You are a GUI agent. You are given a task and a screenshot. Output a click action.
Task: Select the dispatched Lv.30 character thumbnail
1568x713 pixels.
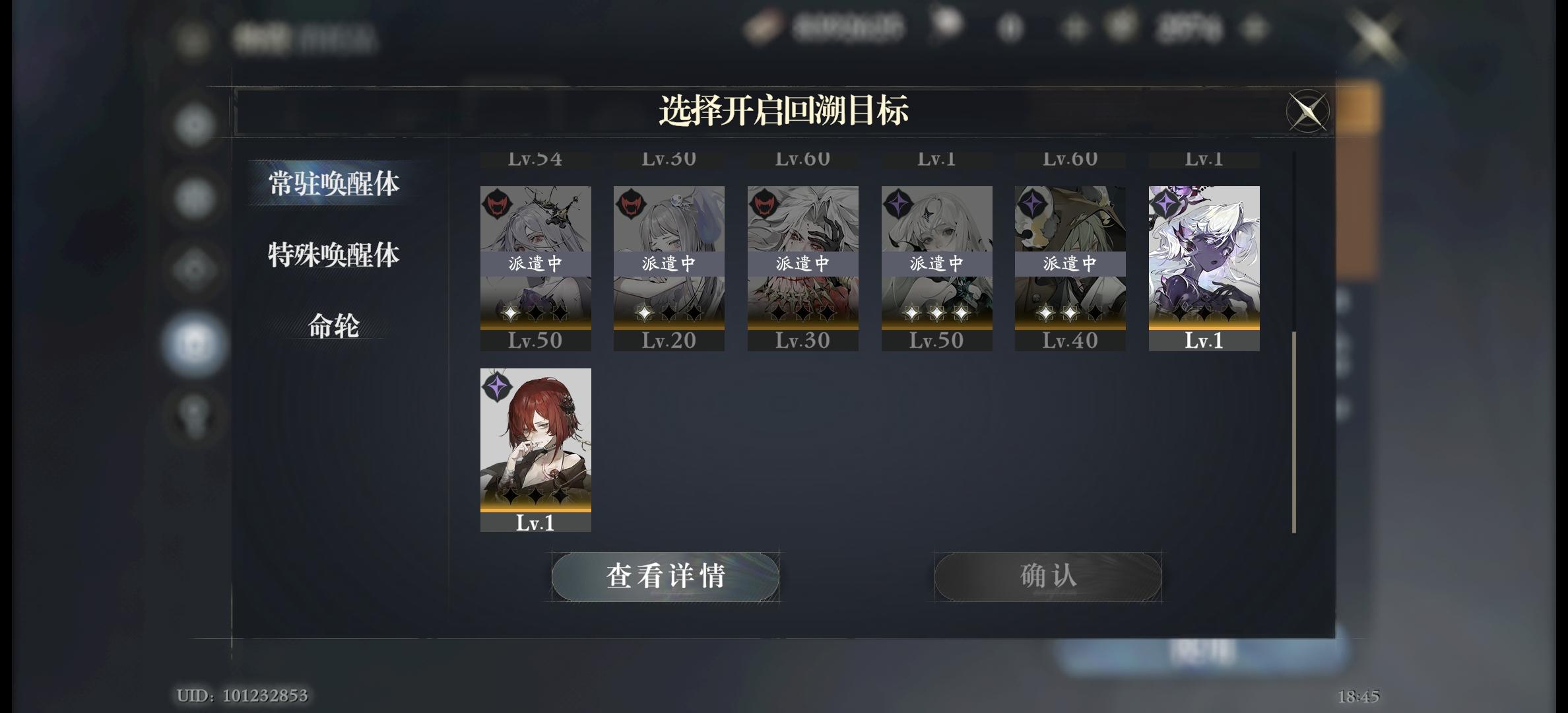click(802, 264)
